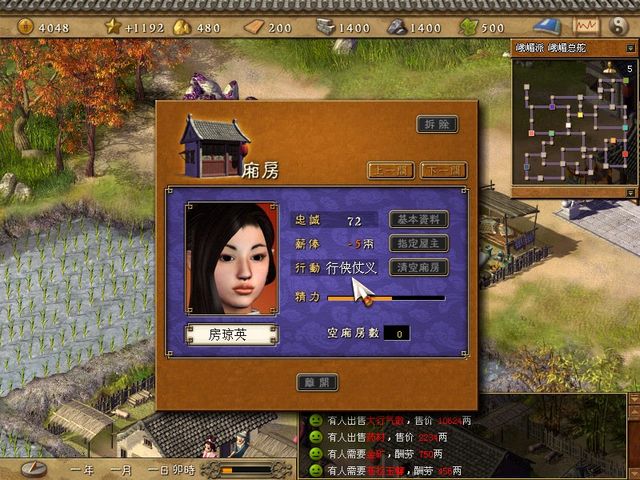Go to the next room with 下一間
This screenshot has width=640, height=480.
coord(443,171)
